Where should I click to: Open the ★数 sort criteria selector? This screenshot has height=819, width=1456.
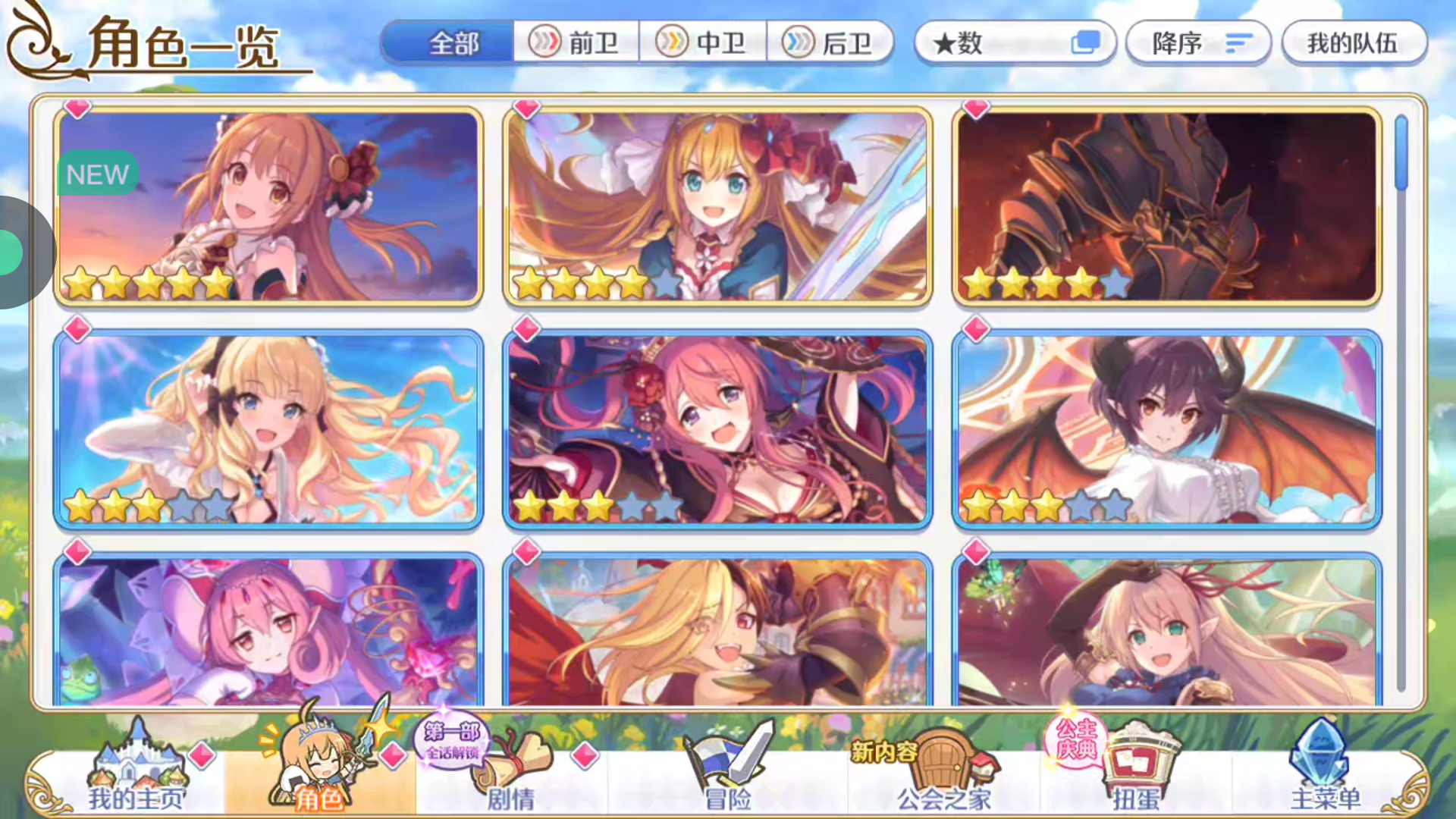[x=1016, y=43]
